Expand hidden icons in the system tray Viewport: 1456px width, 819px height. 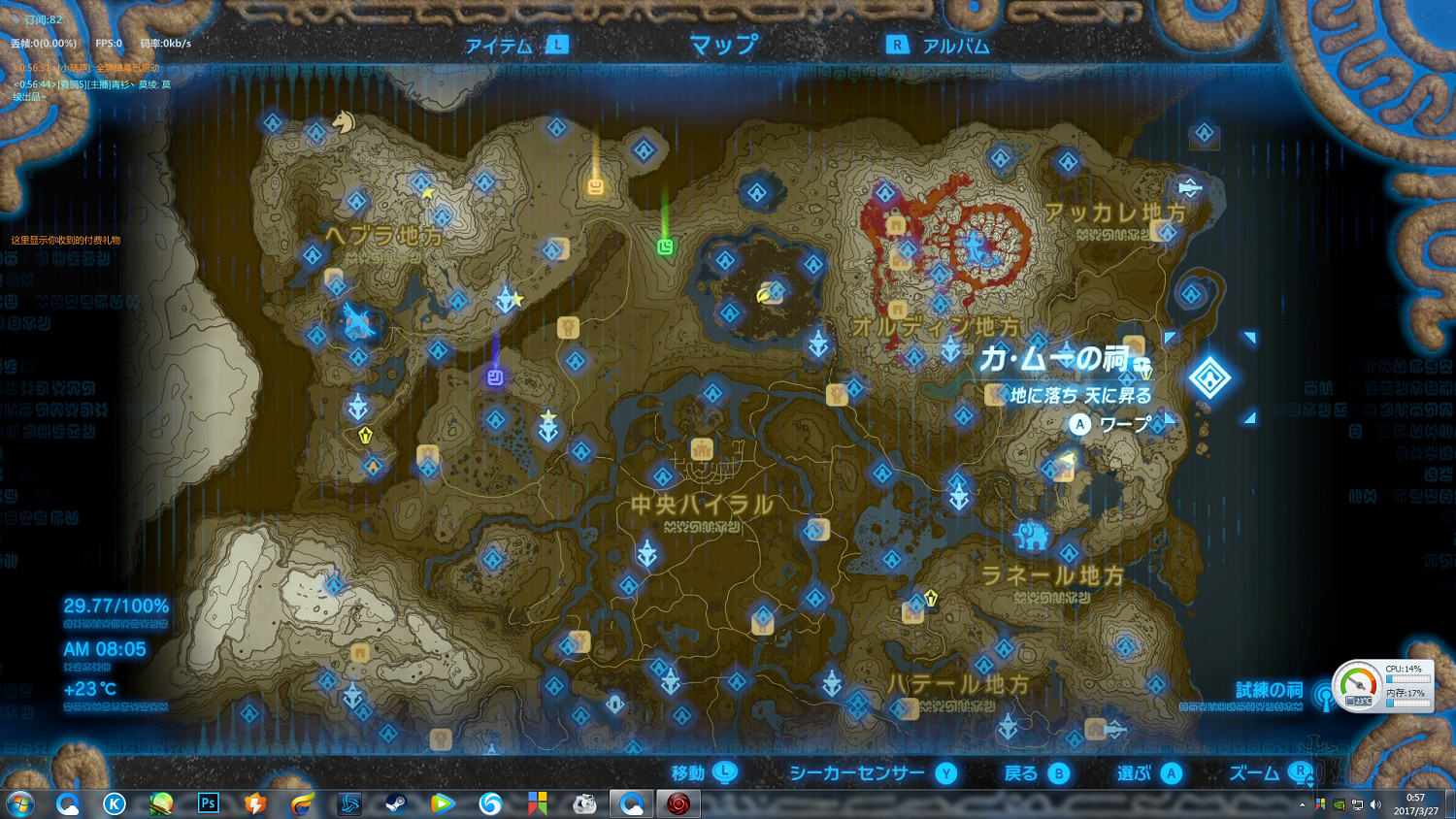coord(1304,803)
